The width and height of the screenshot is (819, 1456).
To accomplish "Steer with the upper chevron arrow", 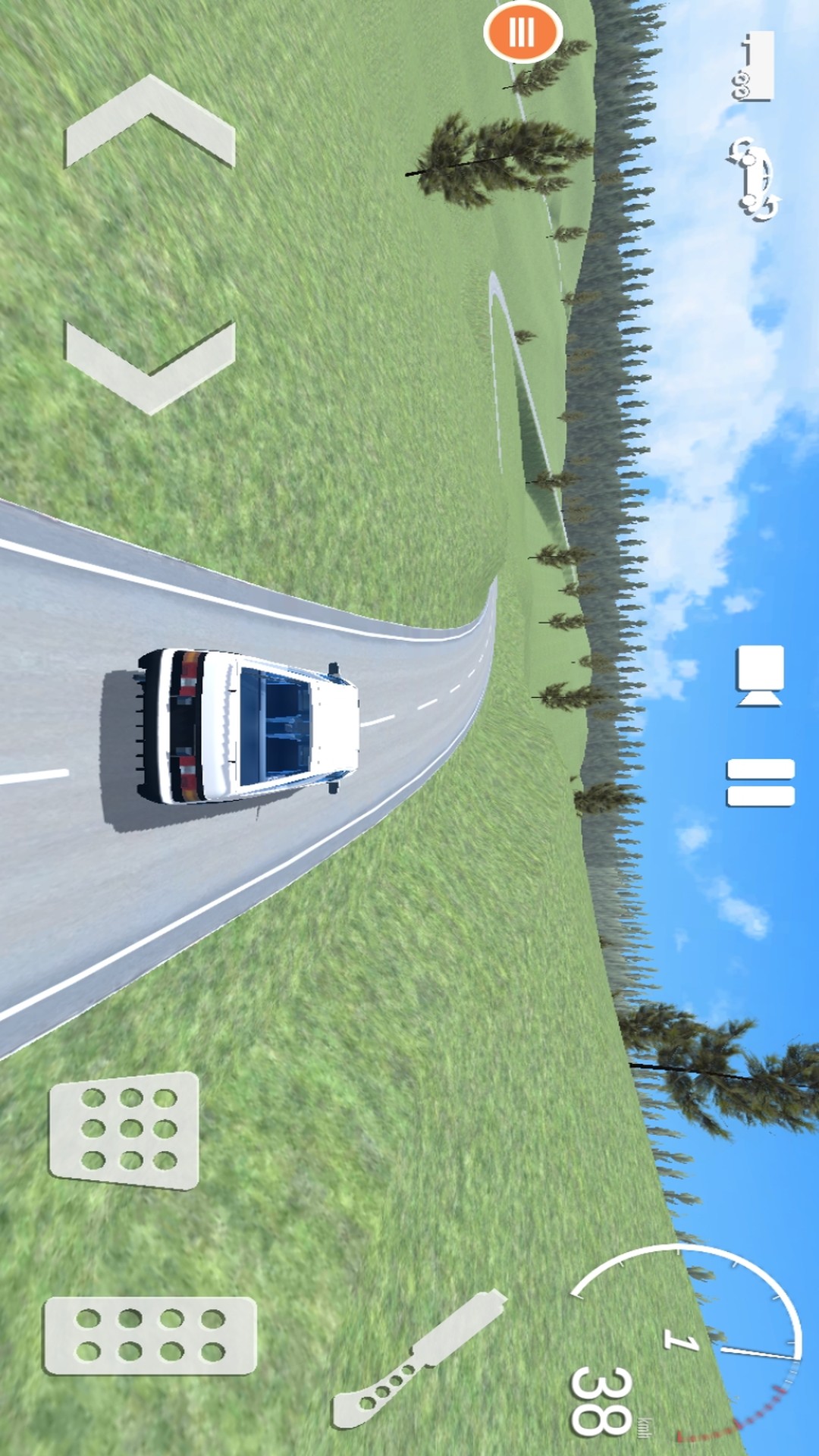I will [x=150, y=123].
